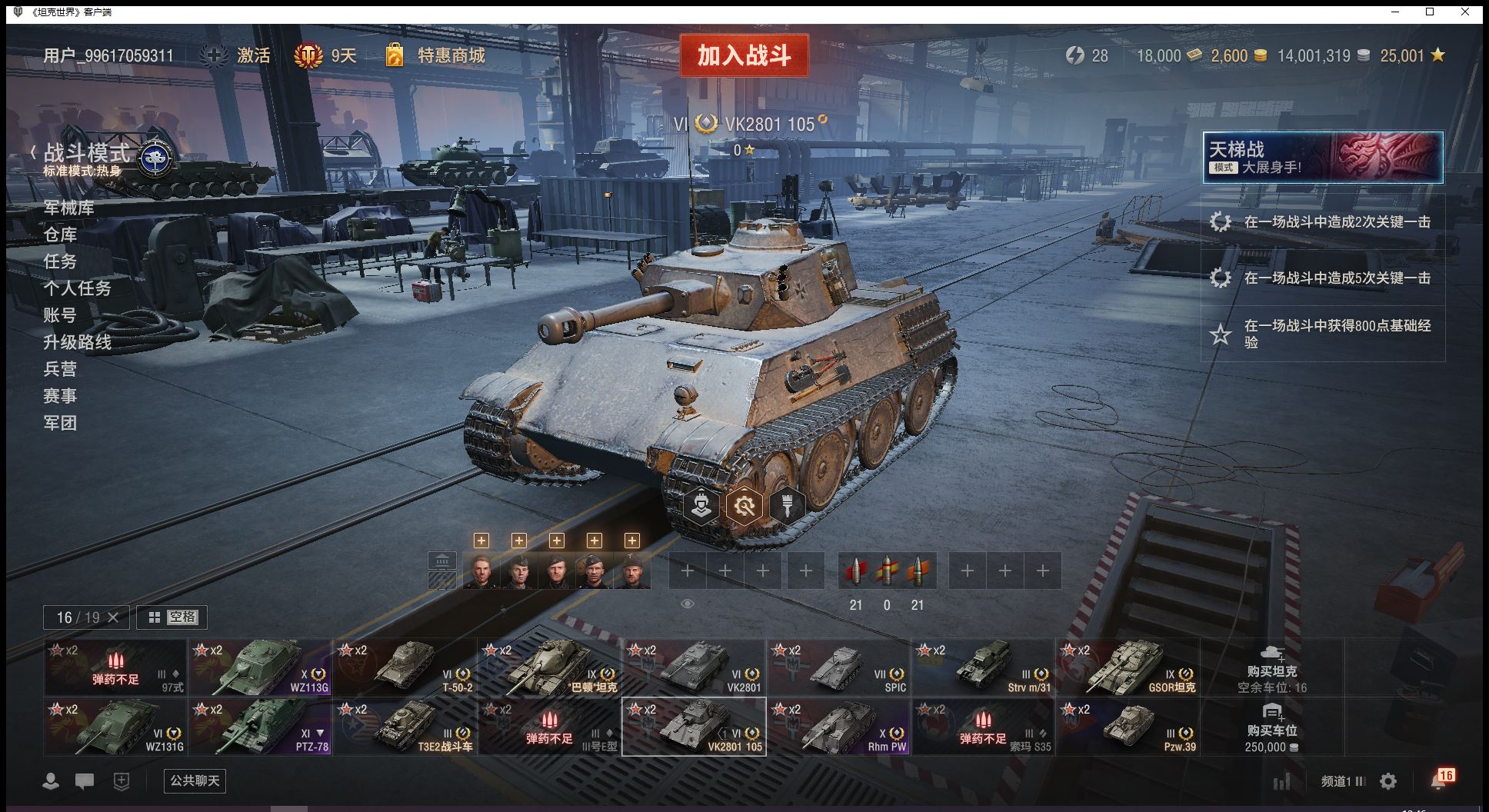Select the WZ113G tank in the carousel
This screenshot has width=1489, height=812.
click(x=261, y=667)
